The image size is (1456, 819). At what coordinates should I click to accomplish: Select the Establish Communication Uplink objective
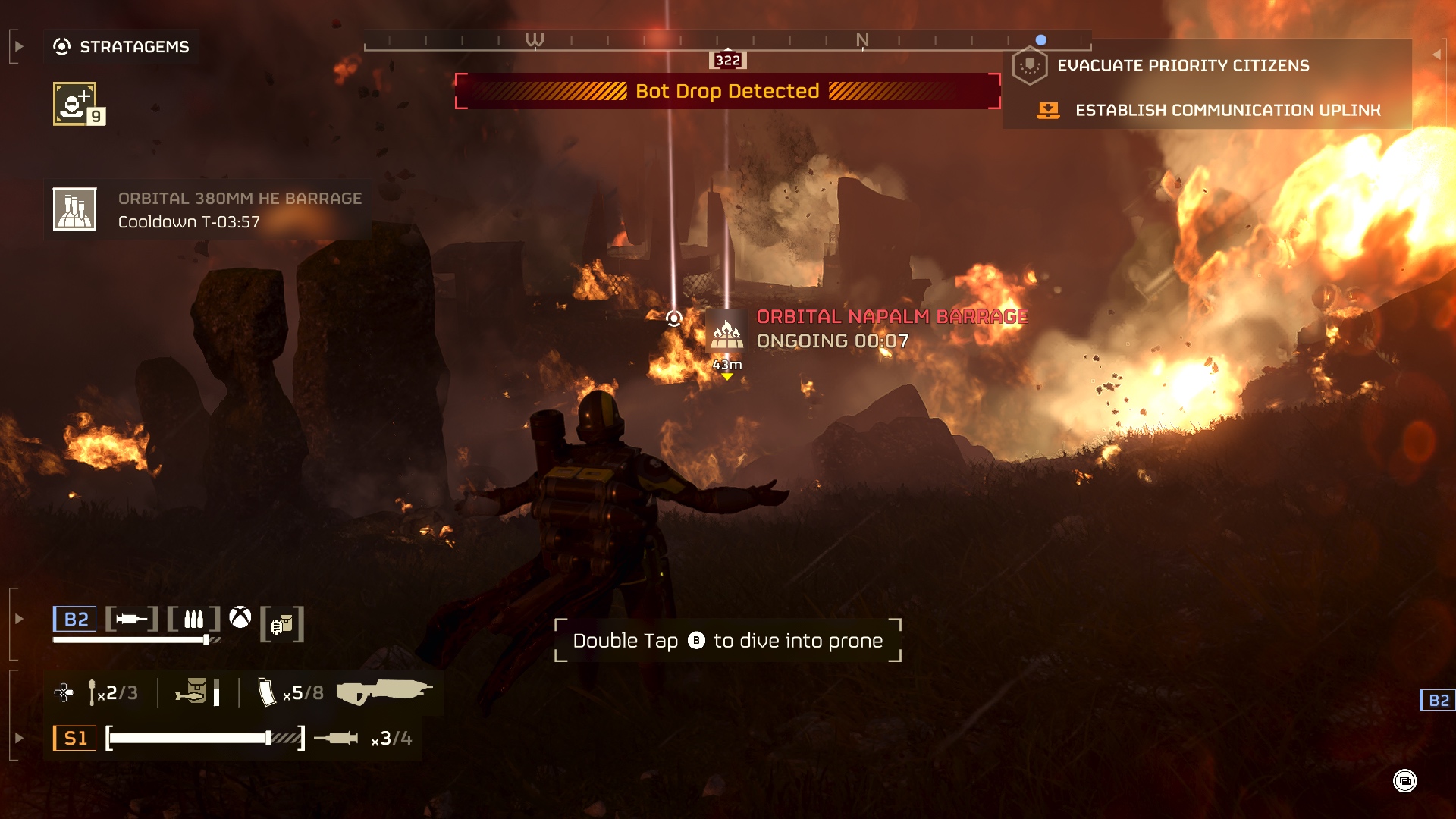click(x=1227, y=111)
